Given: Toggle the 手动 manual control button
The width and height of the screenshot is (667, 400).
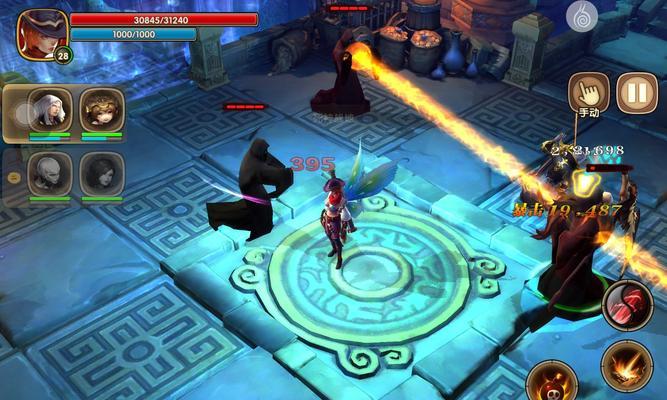Looking at the screenshot, I should coord(588,93).
